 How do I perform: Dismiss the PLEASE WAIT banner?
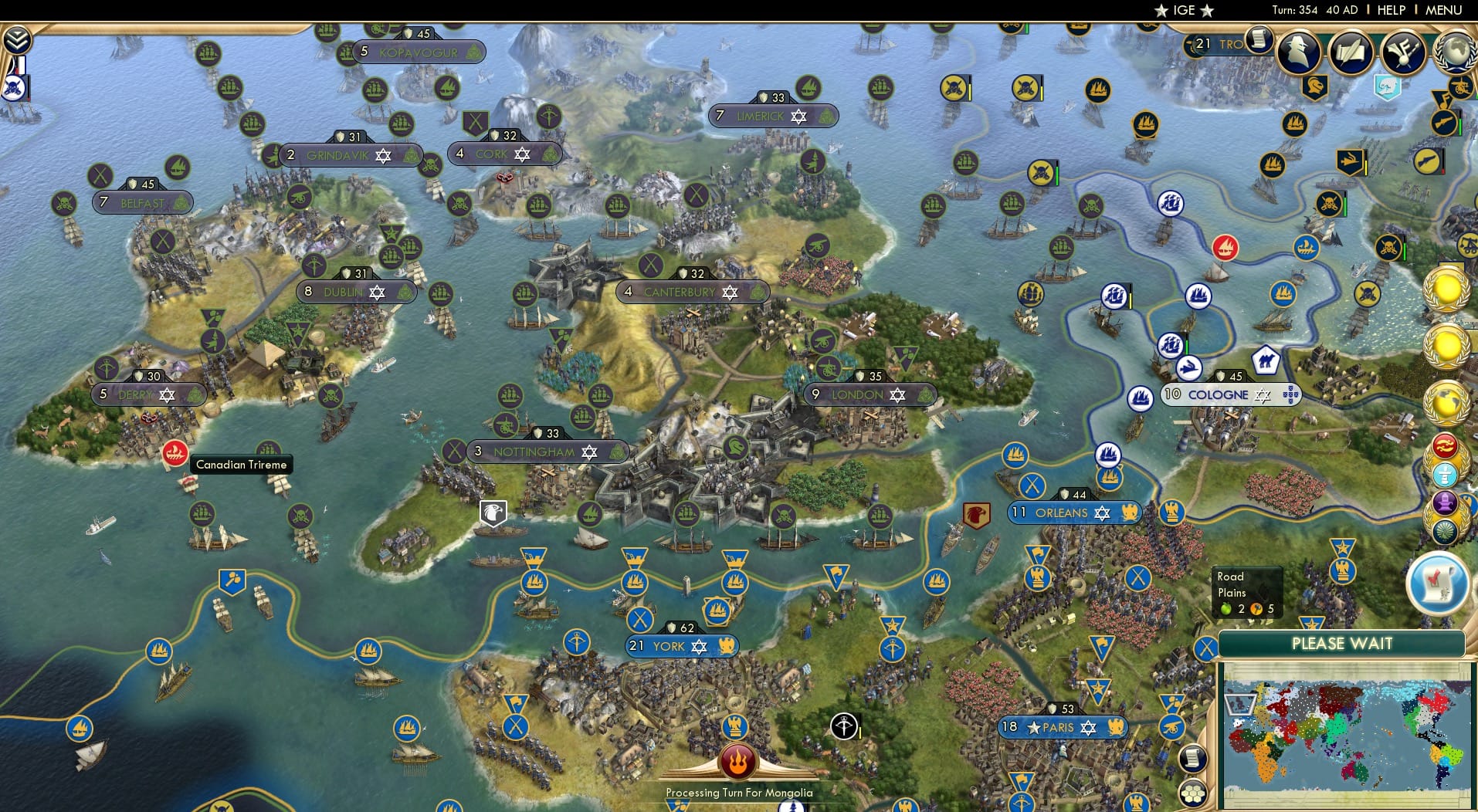1342,643
